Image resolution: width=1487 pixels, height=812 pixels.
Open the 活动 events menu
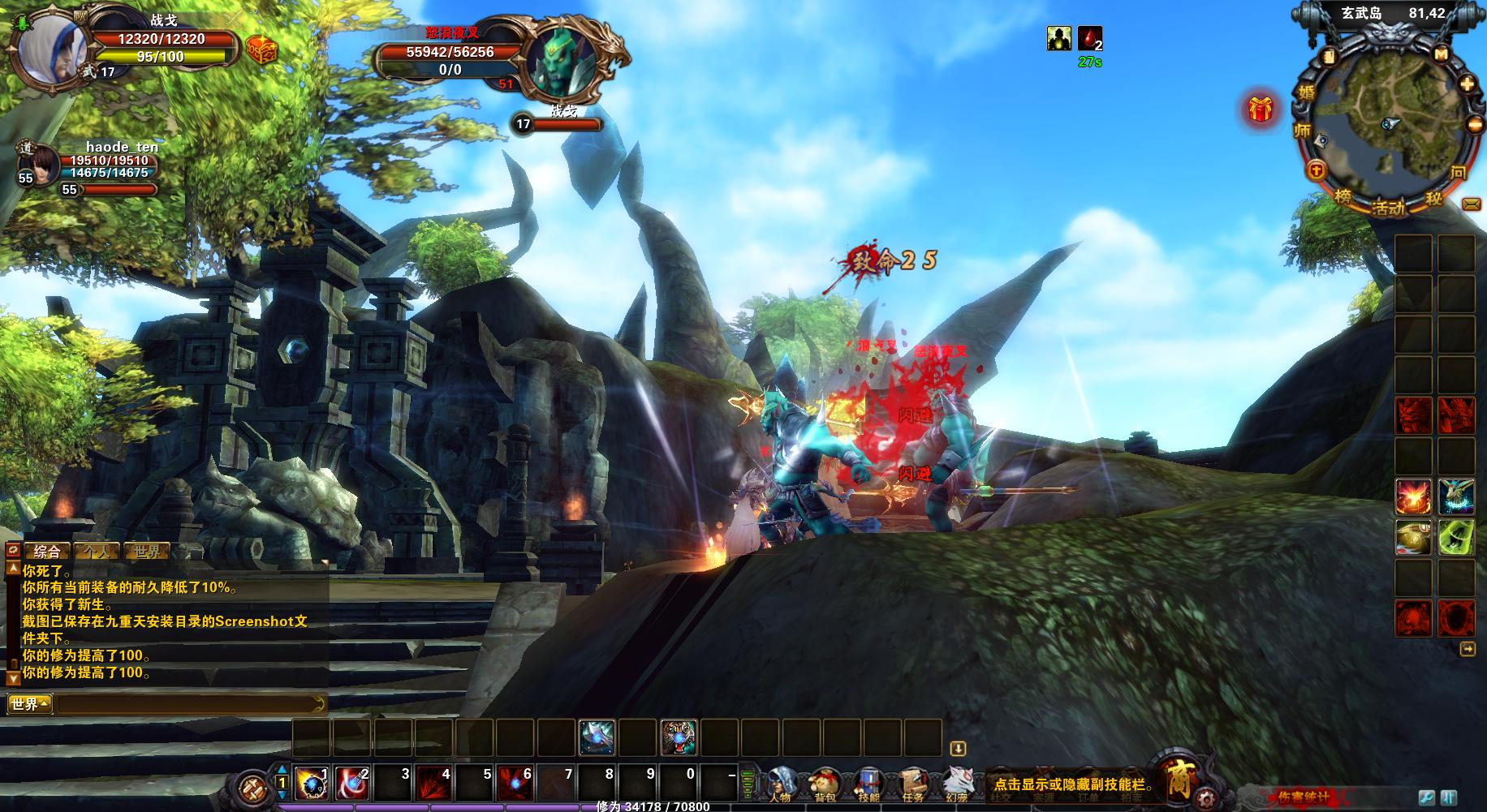tap(1388, 208)
